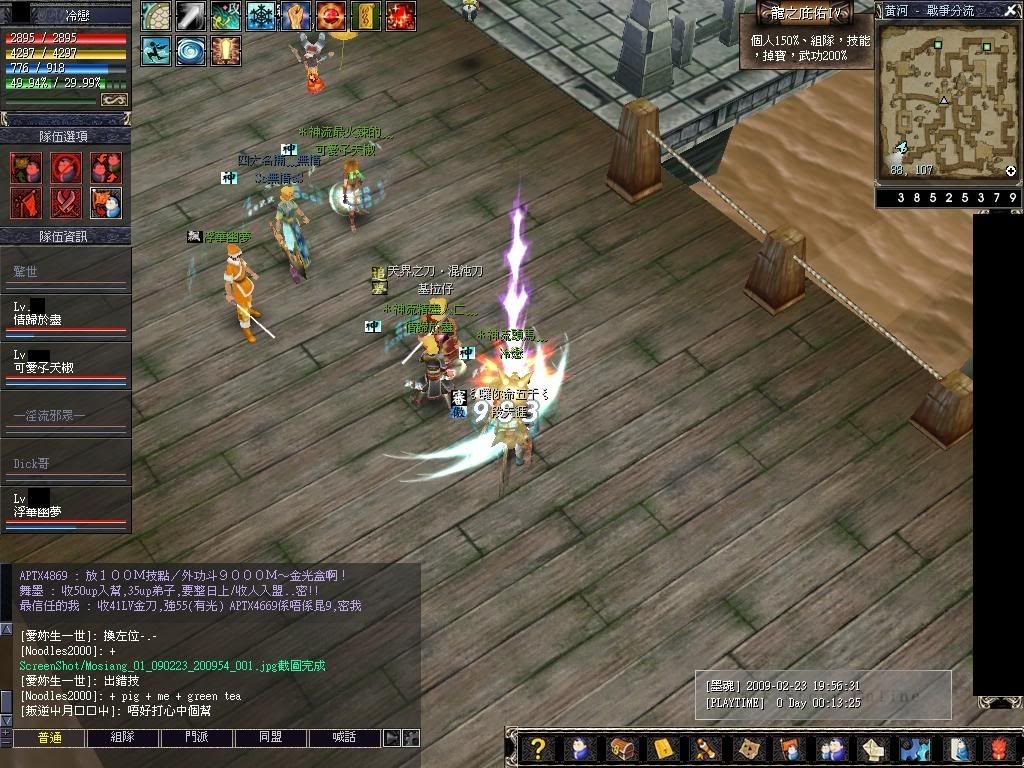Use the golden fist skill

point(295,16)
